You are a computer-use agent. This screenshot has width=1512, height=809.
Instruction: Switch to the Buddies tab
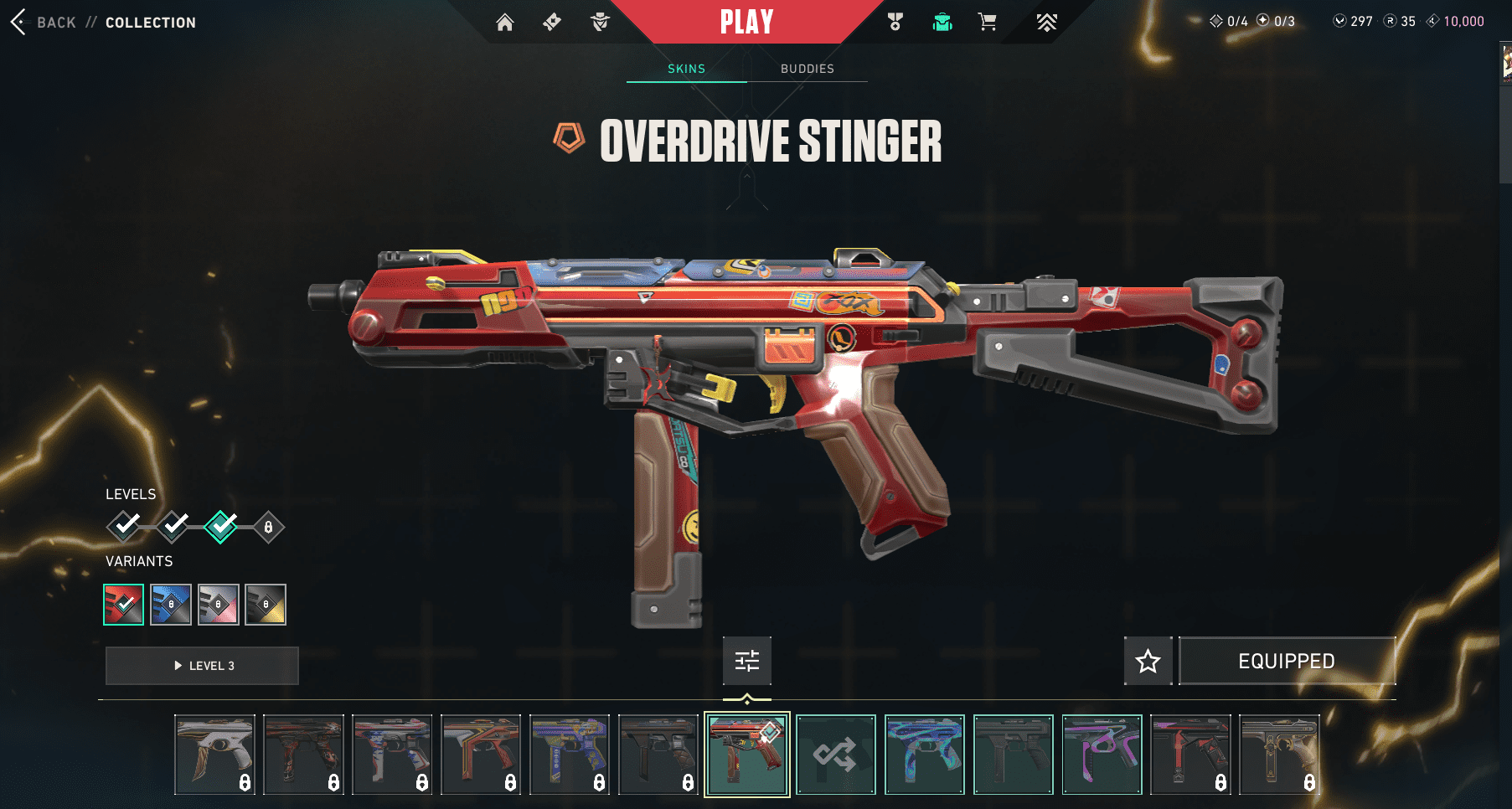pos(807,69)
